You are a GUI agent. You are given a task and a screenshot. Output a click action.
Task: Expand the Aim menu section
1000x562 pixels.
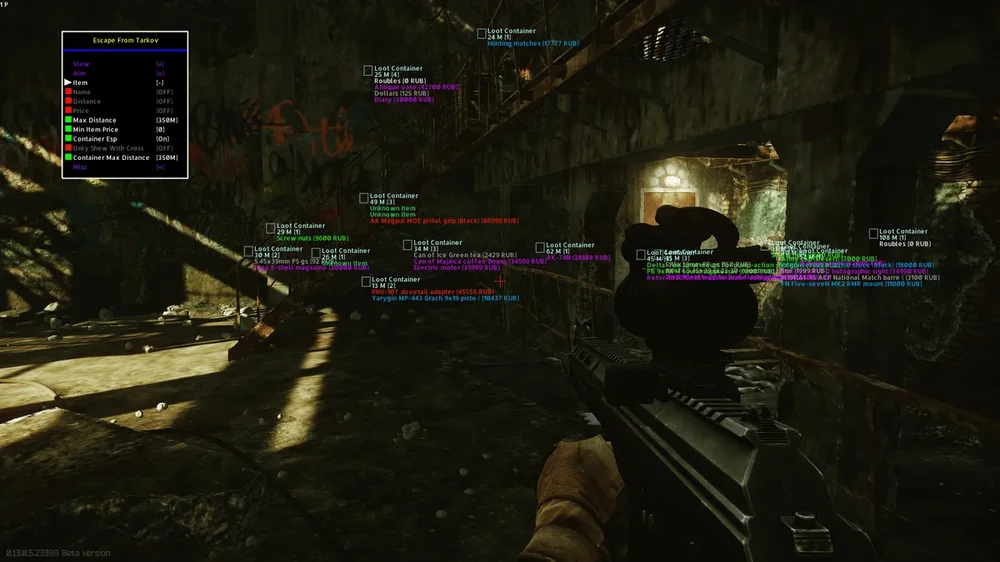pyautogui.click(x=79, y=73)
